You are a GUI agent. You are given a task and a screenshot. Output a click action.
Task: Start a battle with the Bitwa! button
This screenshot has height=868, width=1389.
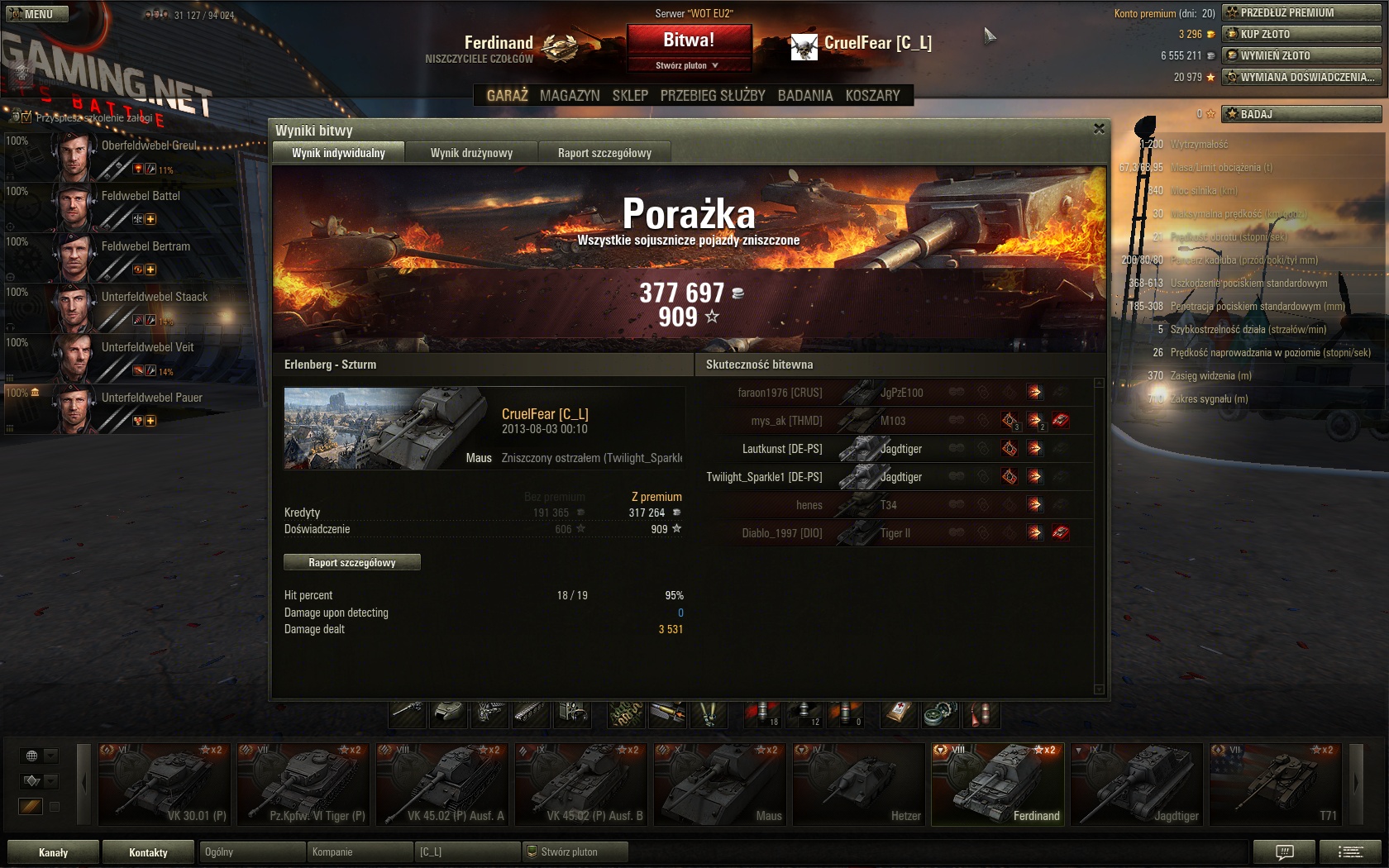pyautogui.click(x=689, y=40)
